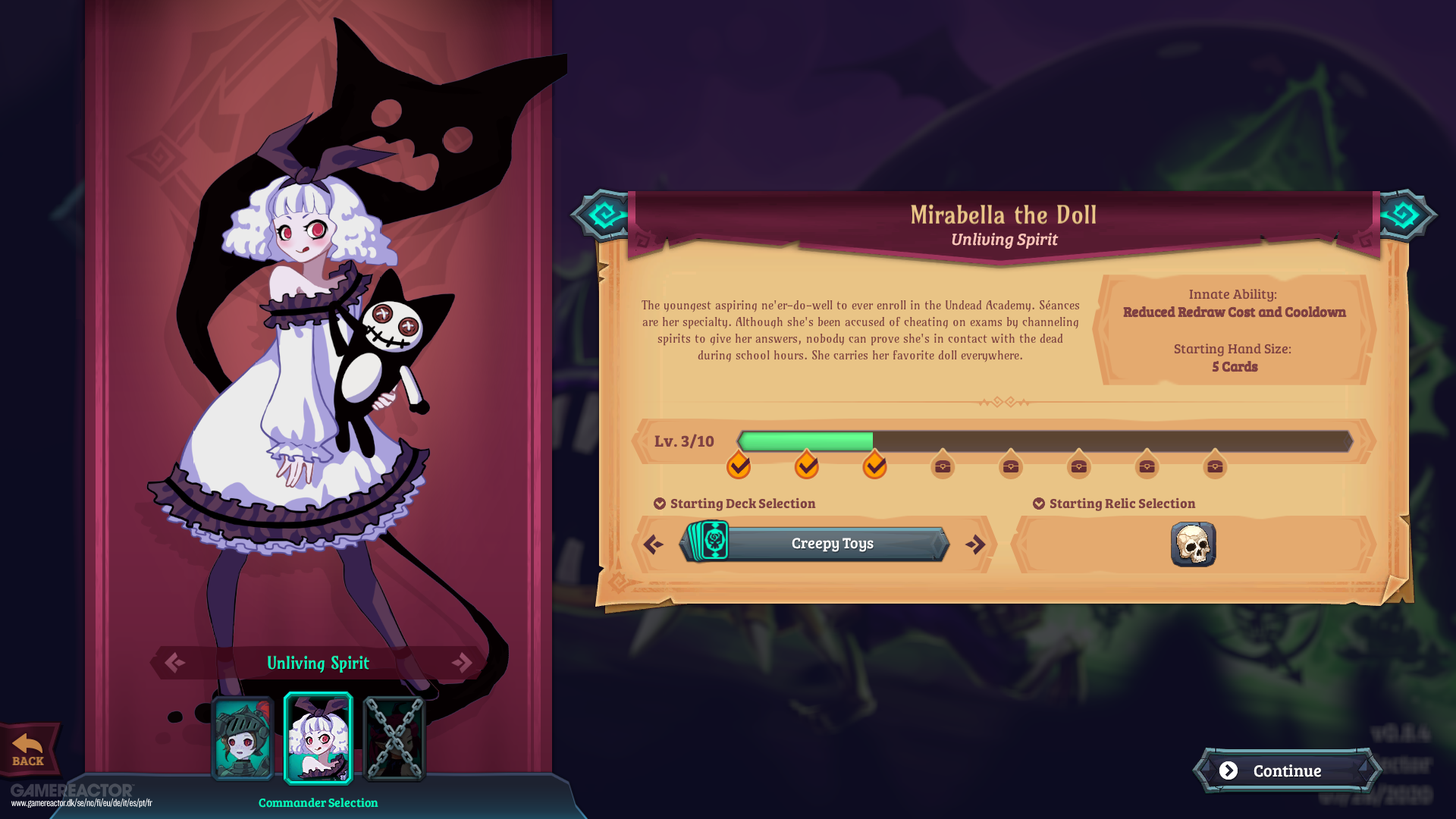Image resolution: width=1456 pixels, height=819 pixels.
Task: Select the knight commander portrait
Action: (x=242, y=739)
